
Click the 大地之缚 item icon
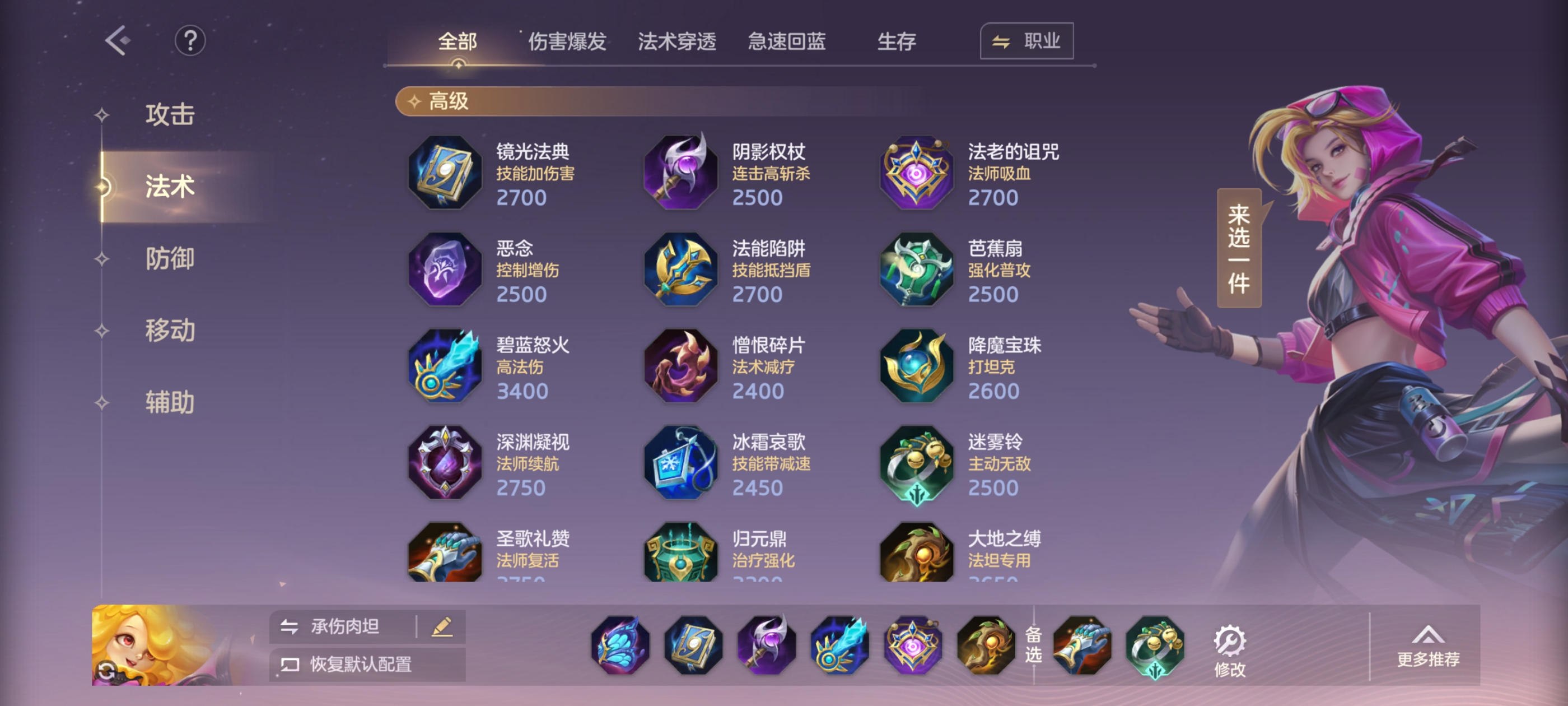coord(915,552)
